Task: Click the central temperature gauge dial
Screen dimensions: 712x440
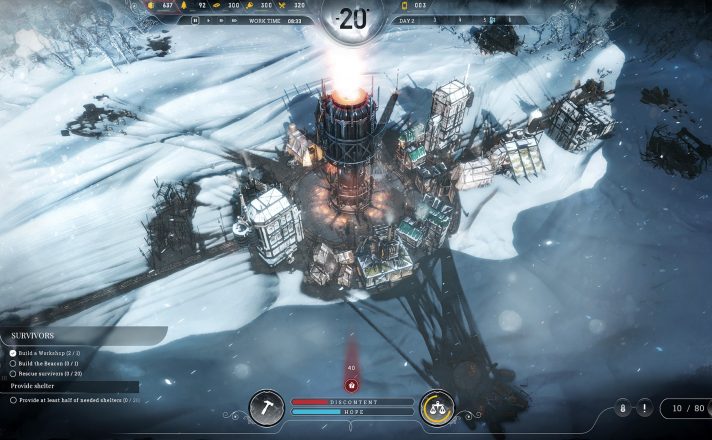Action: click(353, 18)
